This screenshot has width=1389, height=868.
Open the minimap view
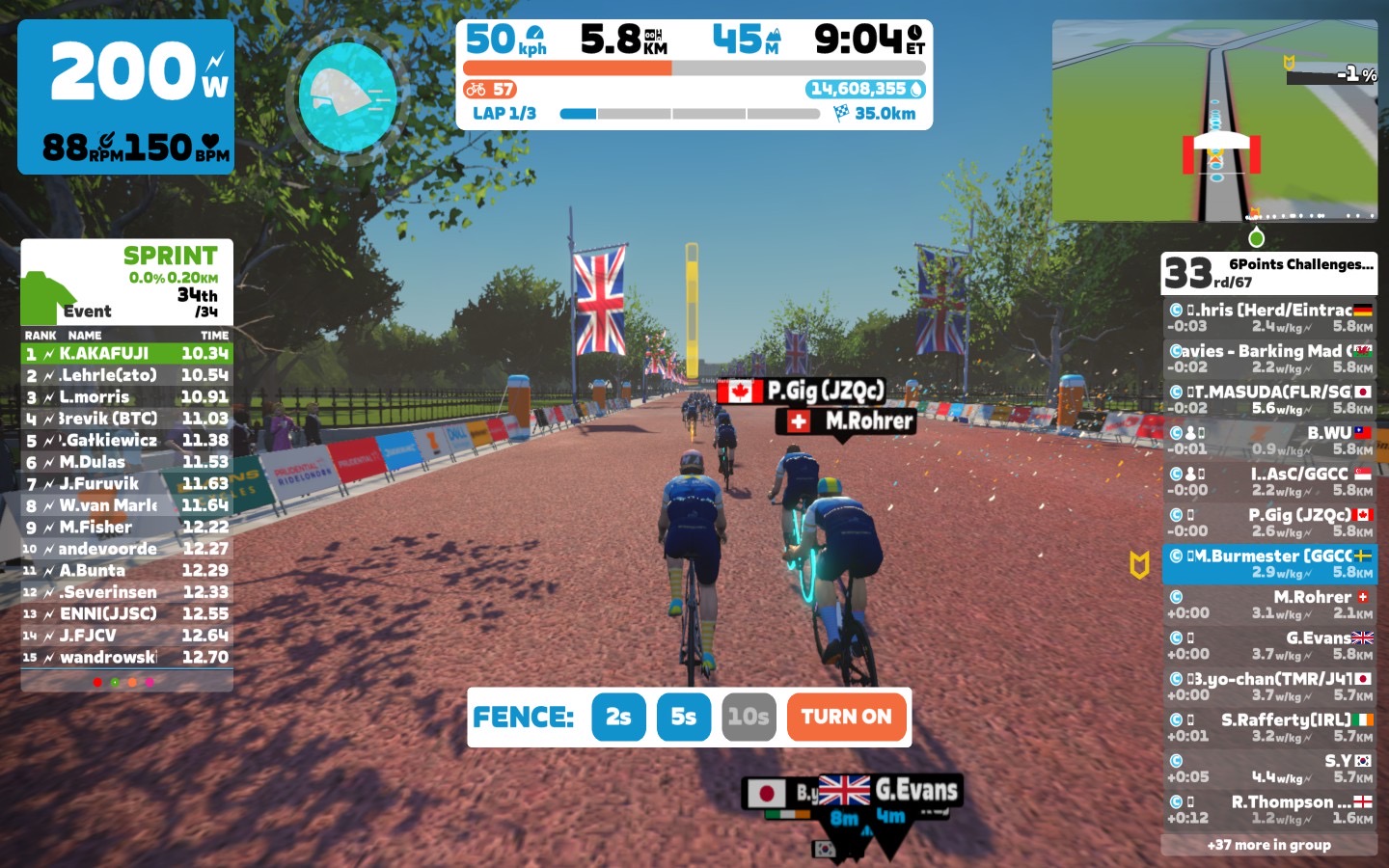point(1214,122)
